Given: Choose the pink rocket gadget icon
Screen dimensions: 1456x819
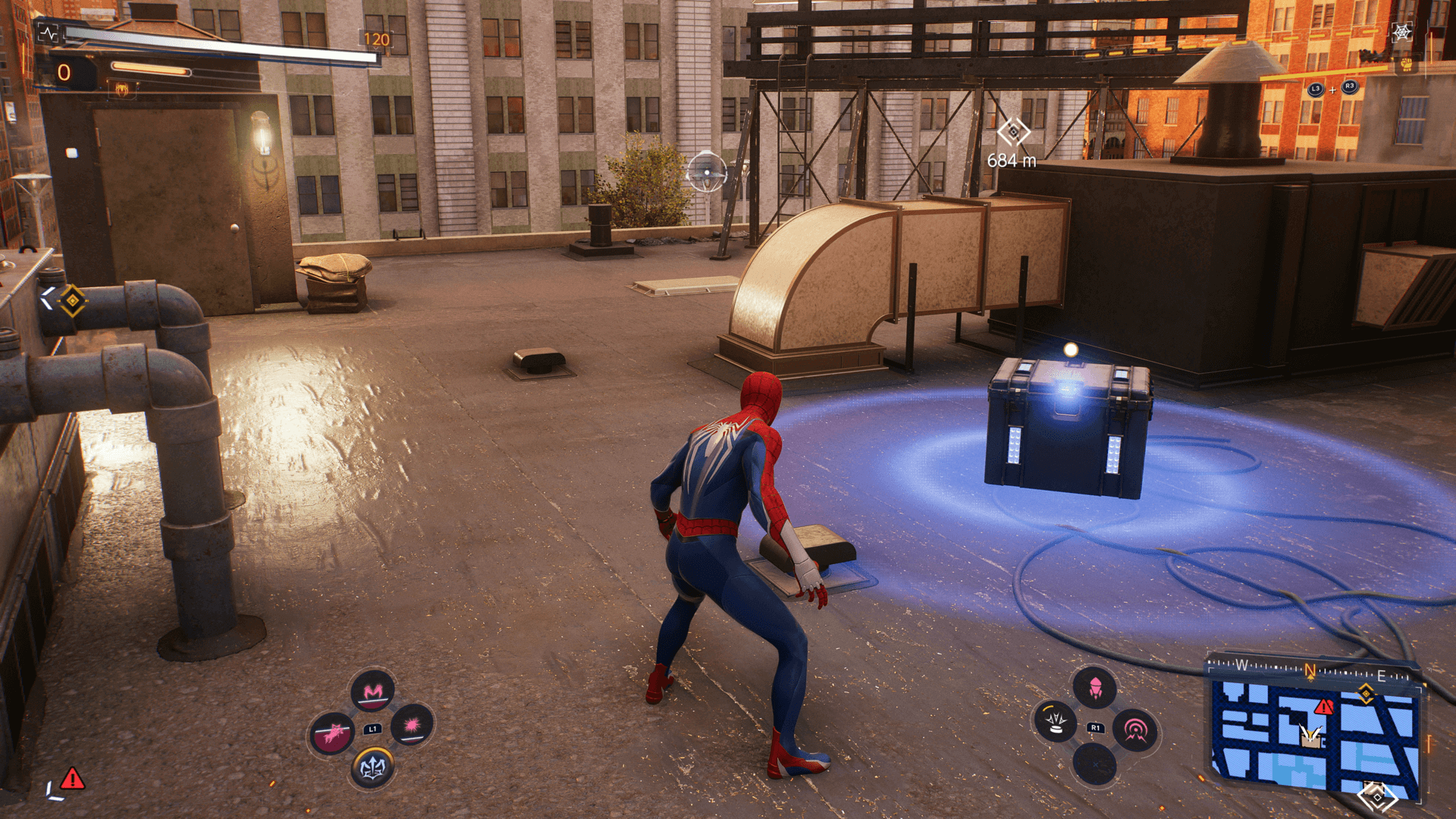Looking at the screenshot, I should [x=1095, y=689].
